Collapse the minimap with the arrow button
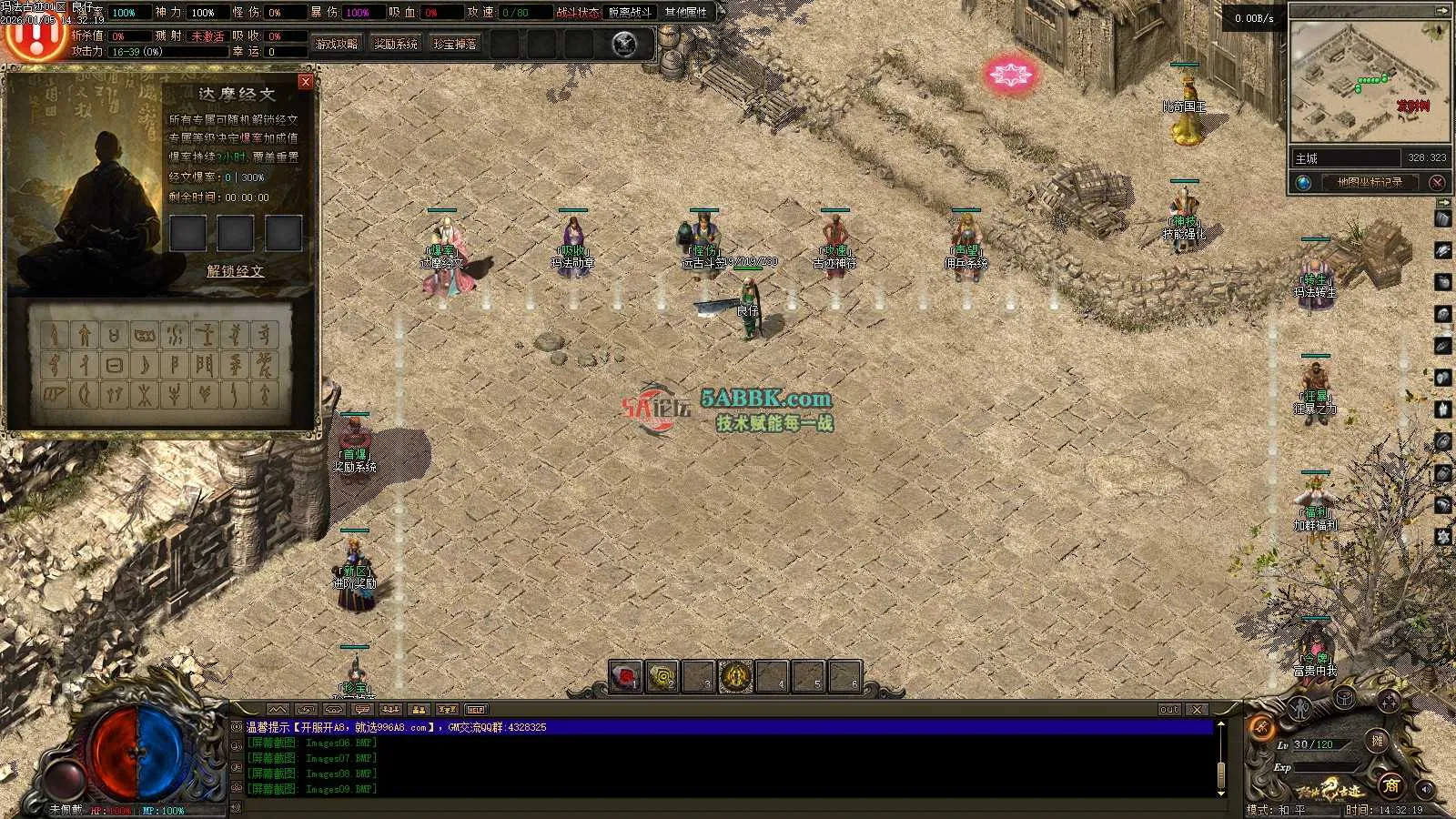The image size is (1456, 819). pyautogui.click(x=1441, y=12)
